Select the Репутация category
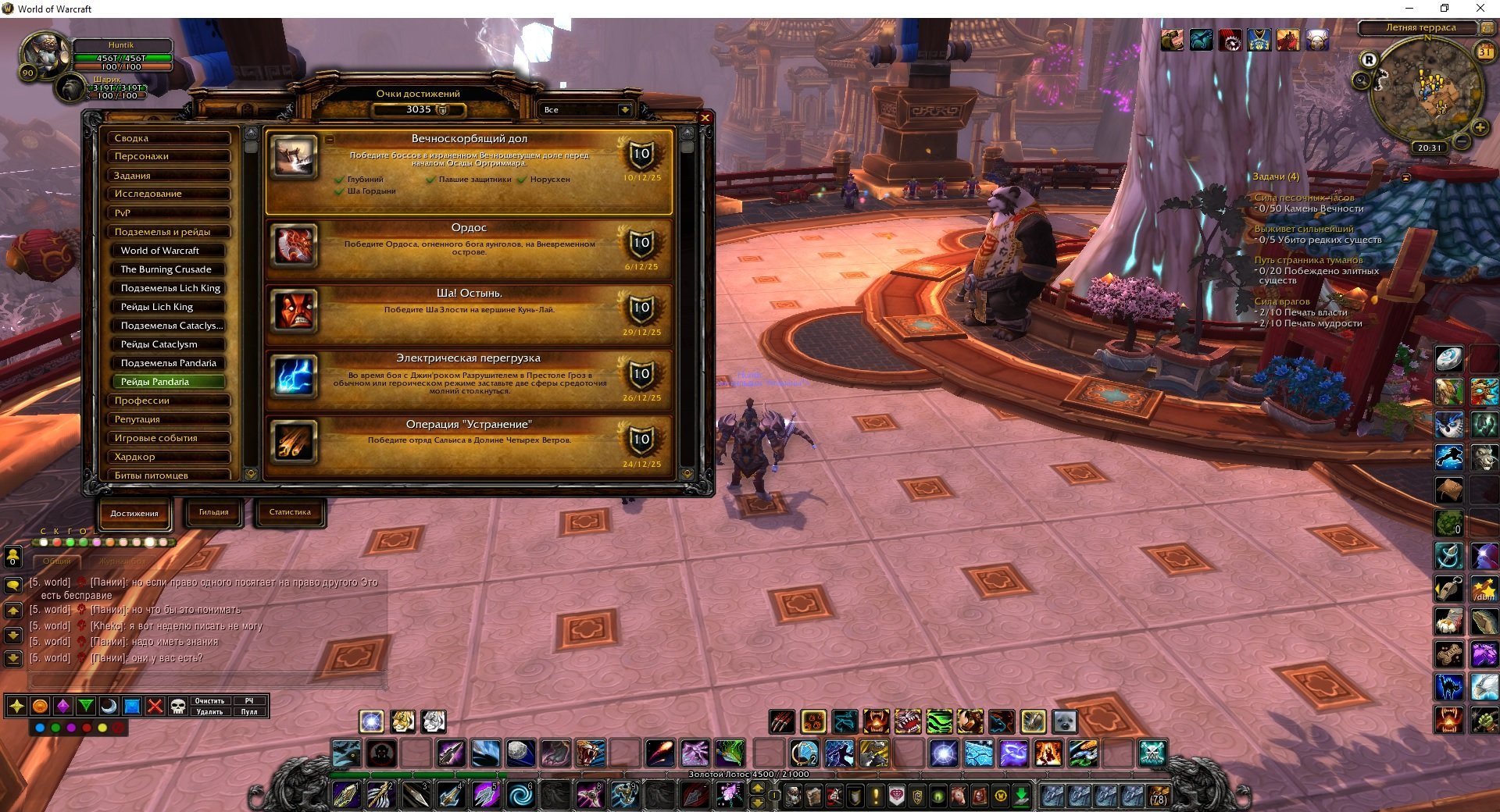Image resolution: width=1500 pixels, height=812 pixels. click(x=169, y=419)
